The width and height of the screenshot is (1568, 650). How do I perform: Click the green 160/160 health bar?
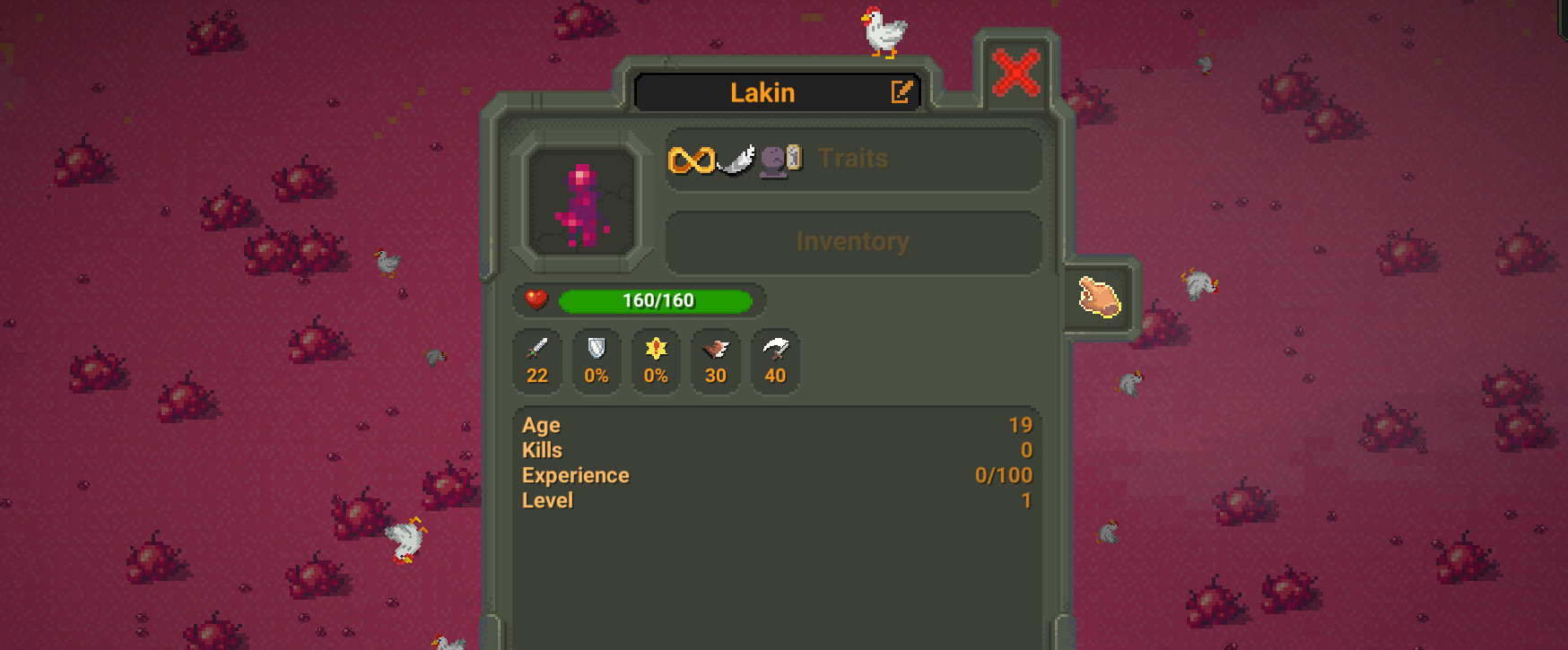pyautogui.click(x=656, y=300)
